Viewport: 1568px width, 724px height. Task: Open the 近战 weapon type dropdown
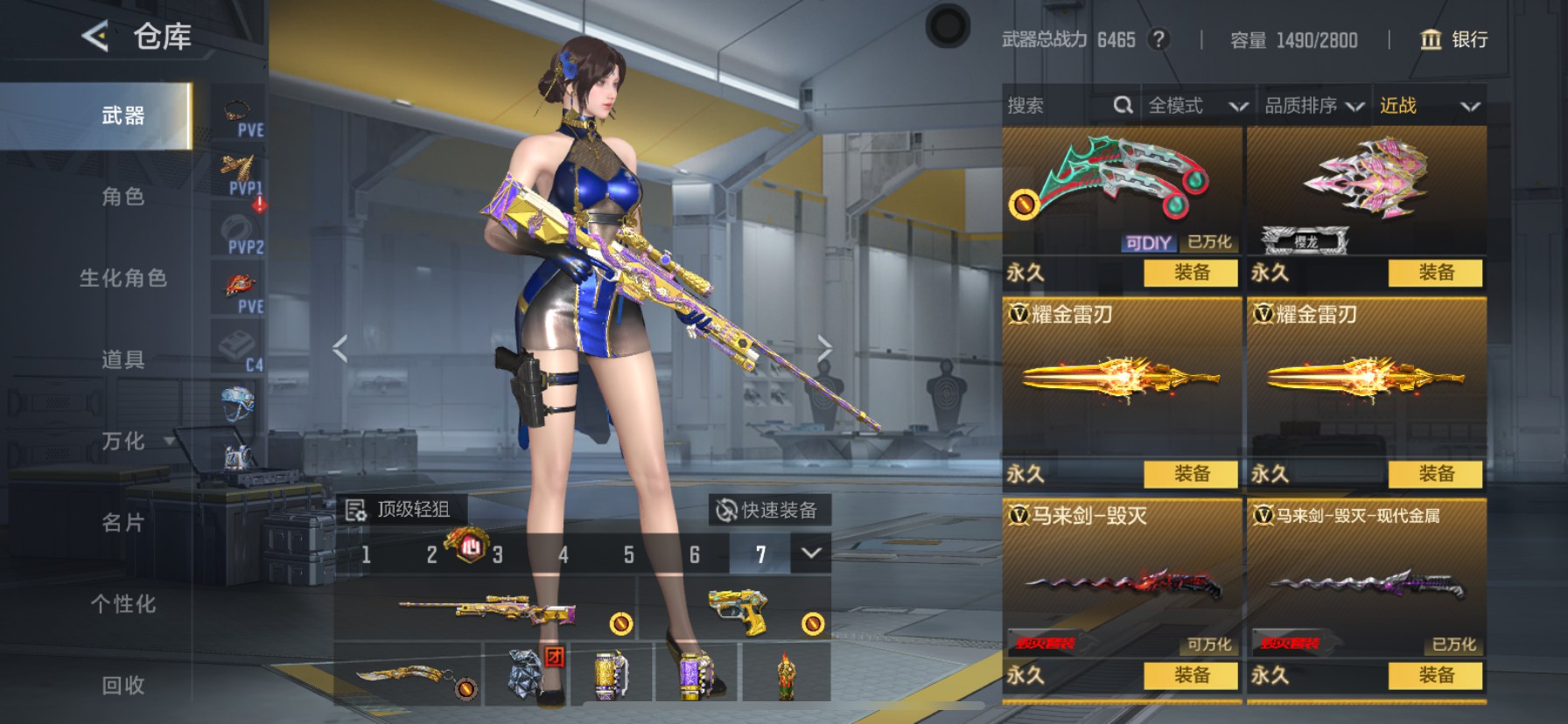pyautogui.click(x=1429, y=106)
